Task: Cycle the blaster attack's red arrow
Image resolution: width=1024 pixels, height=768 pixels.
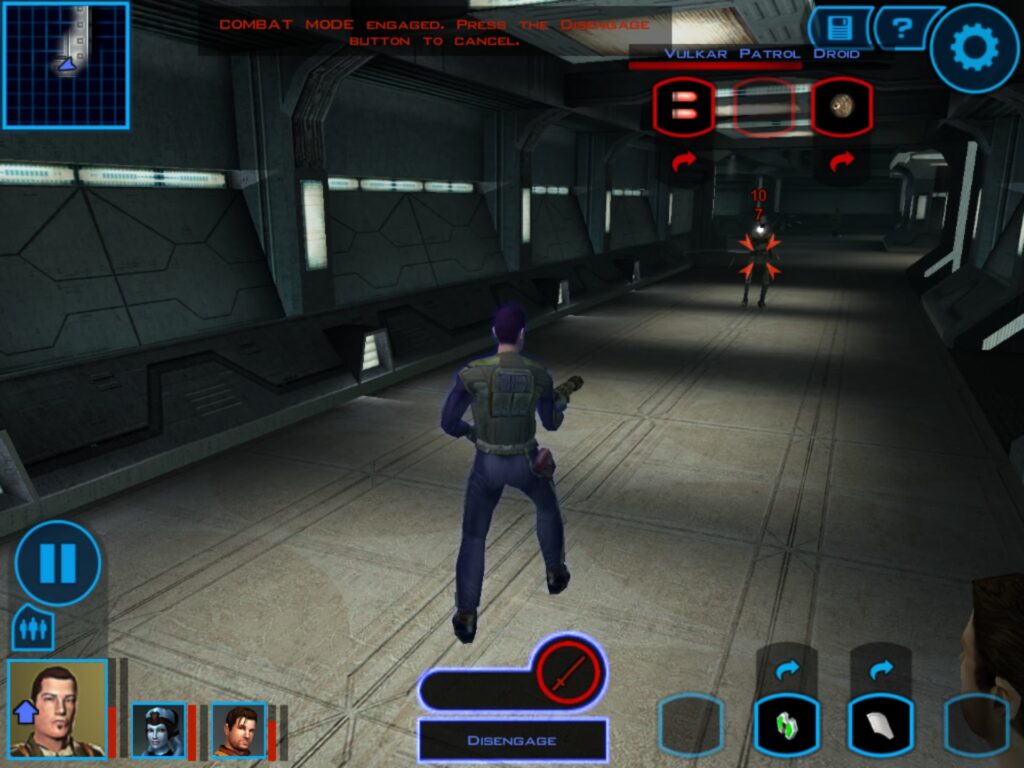Action: pyautogui.click(x=684, y=160)
